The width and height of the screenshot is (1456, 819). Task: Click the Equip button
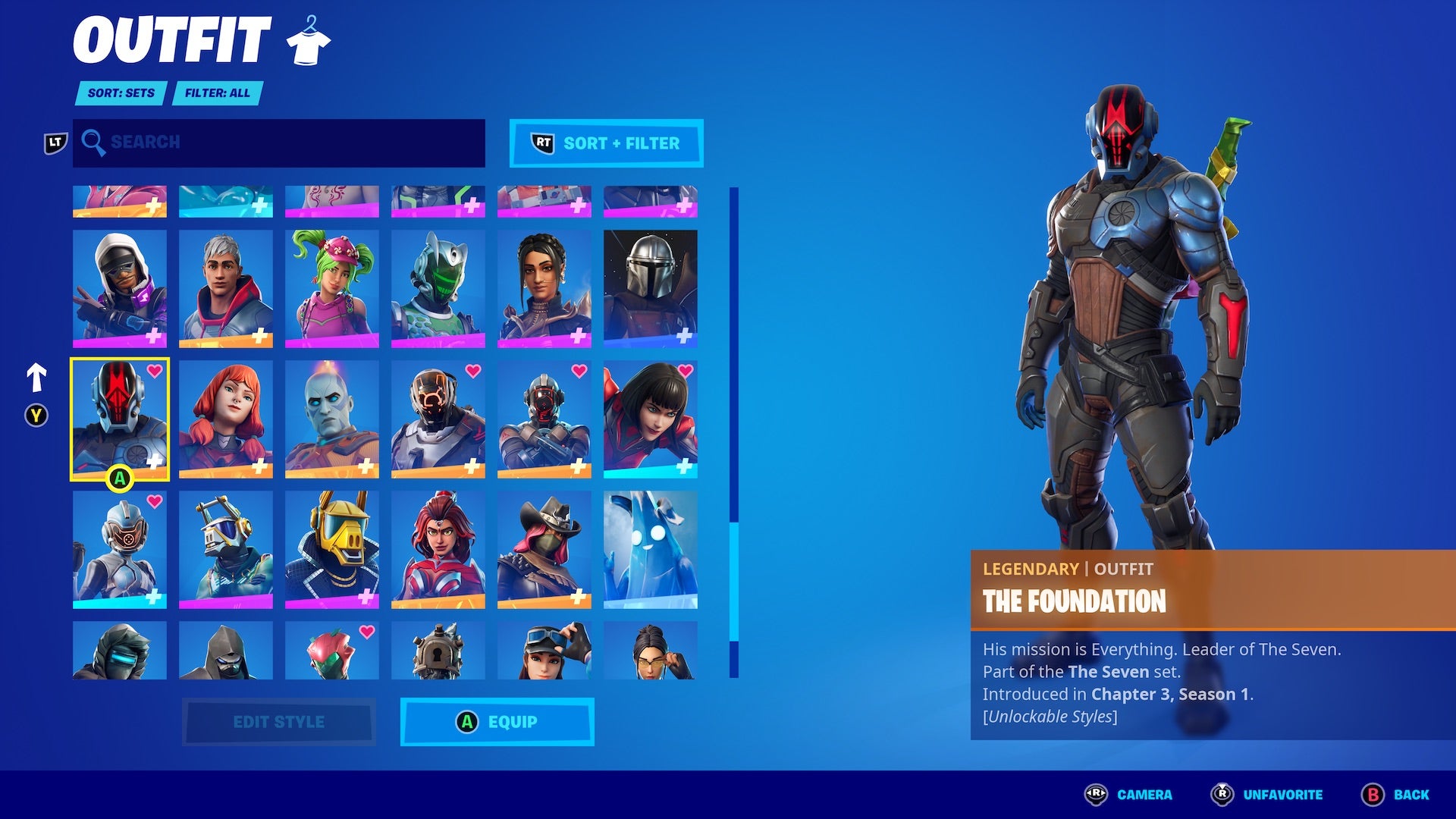click(x=497, y=722)
